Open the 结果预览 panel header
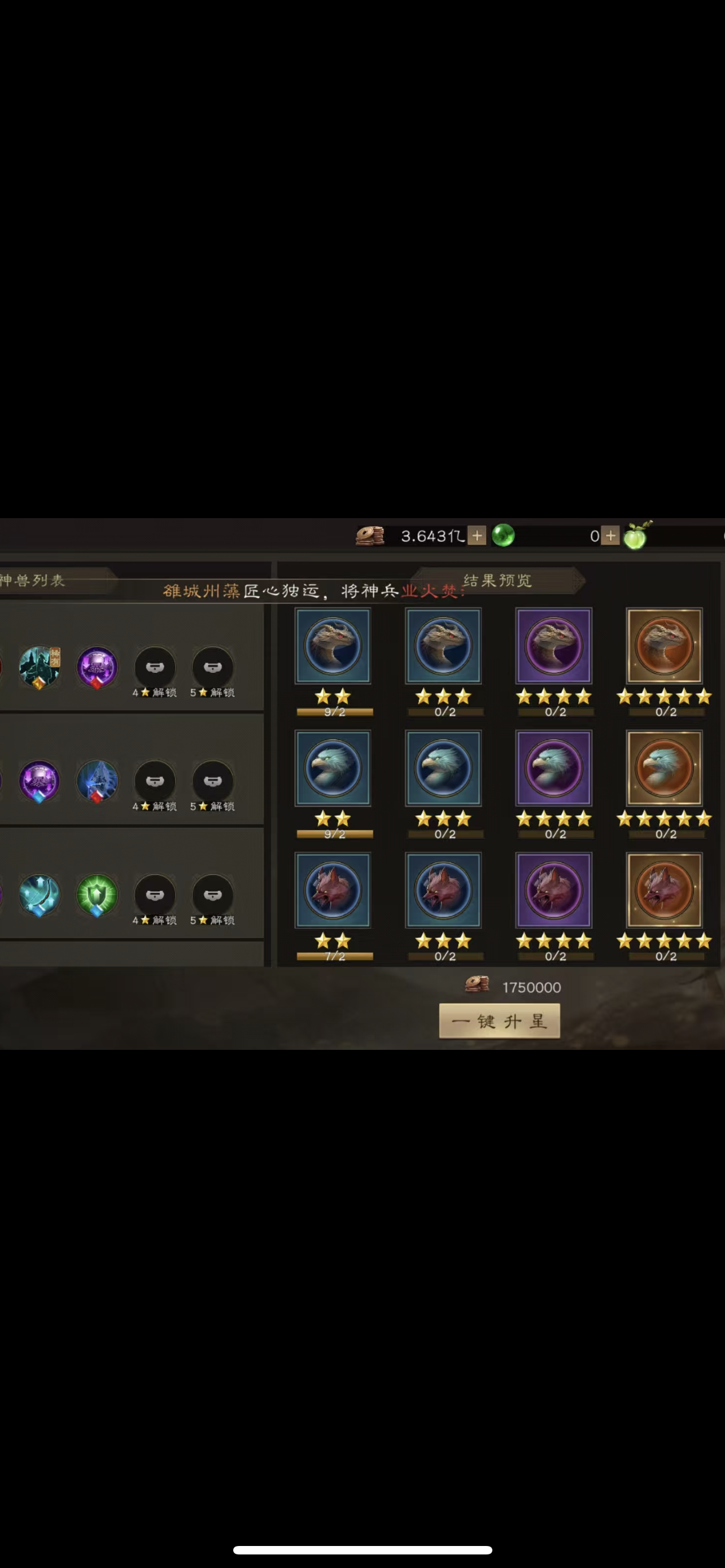The width and height of the screenshot is (725, 1568). (497, 581)
